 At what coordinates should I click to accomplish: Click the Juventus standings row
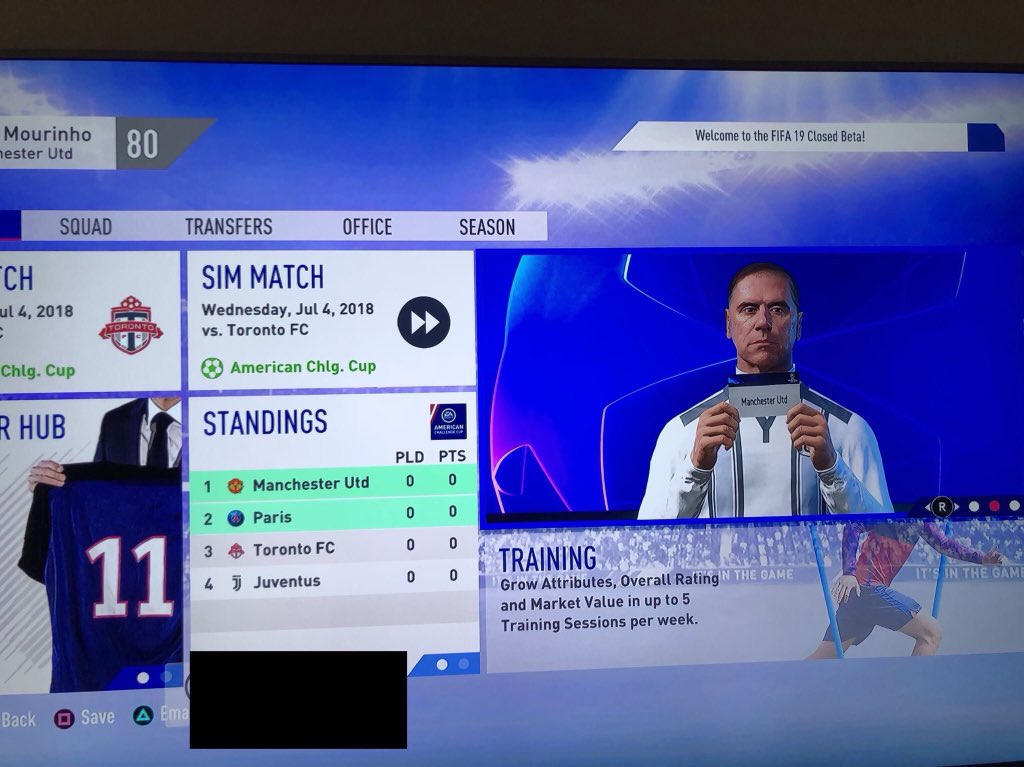click(332, 581)
